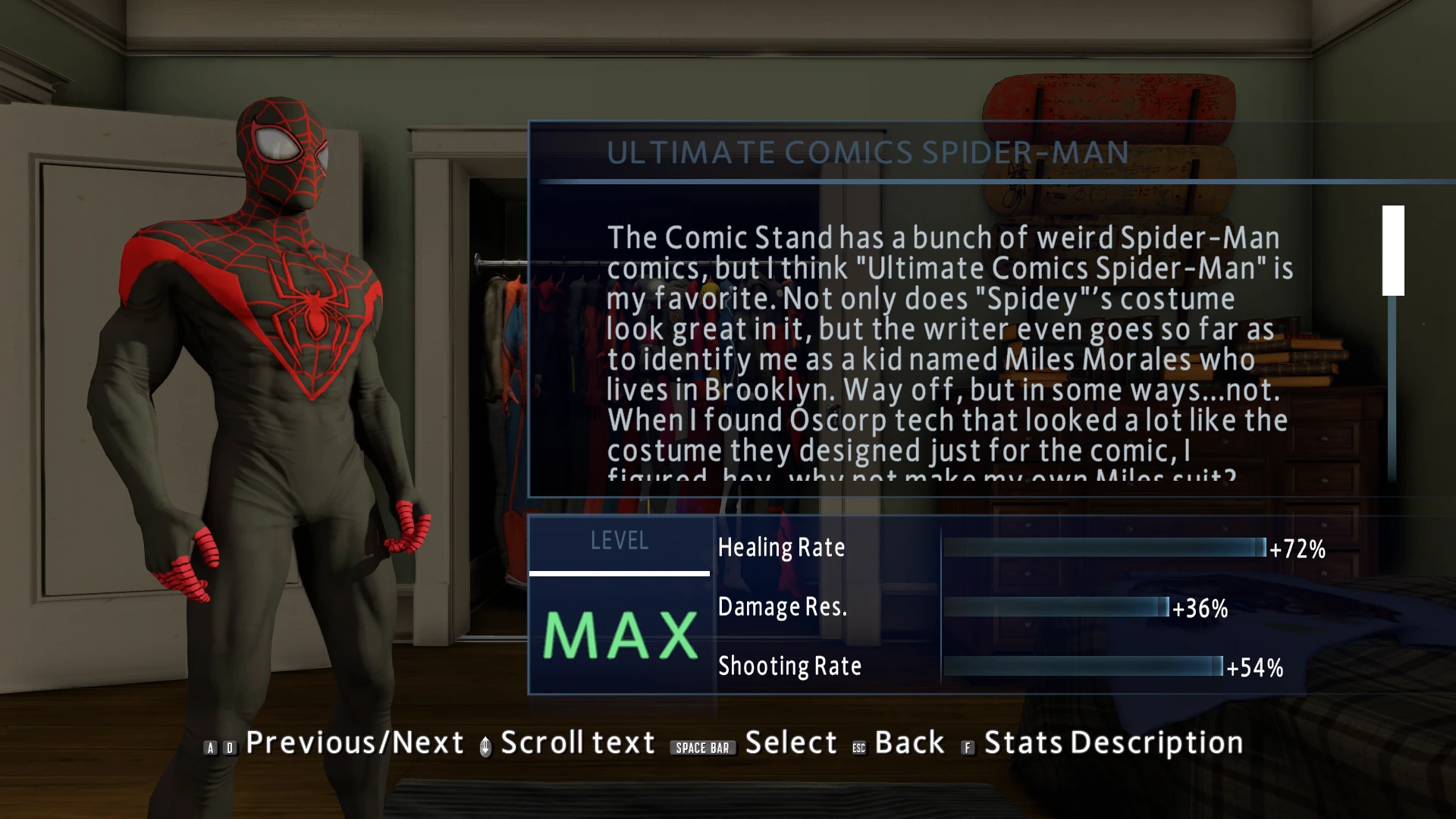Select the Ultimate Comics Spider-Man header
The image size is (1456, 819).
click(x=869, y=152)
